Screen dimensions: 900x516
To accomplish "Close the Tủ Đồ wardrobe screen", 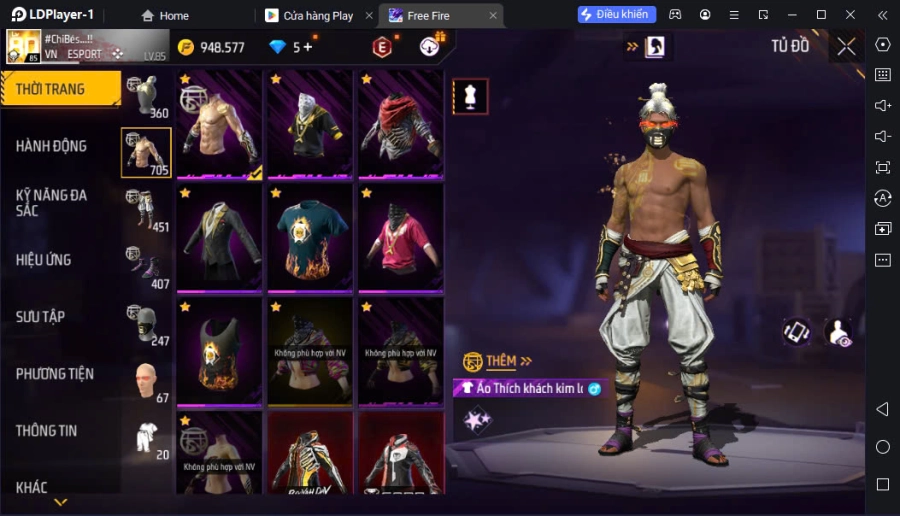I will [x=847, y=46].
